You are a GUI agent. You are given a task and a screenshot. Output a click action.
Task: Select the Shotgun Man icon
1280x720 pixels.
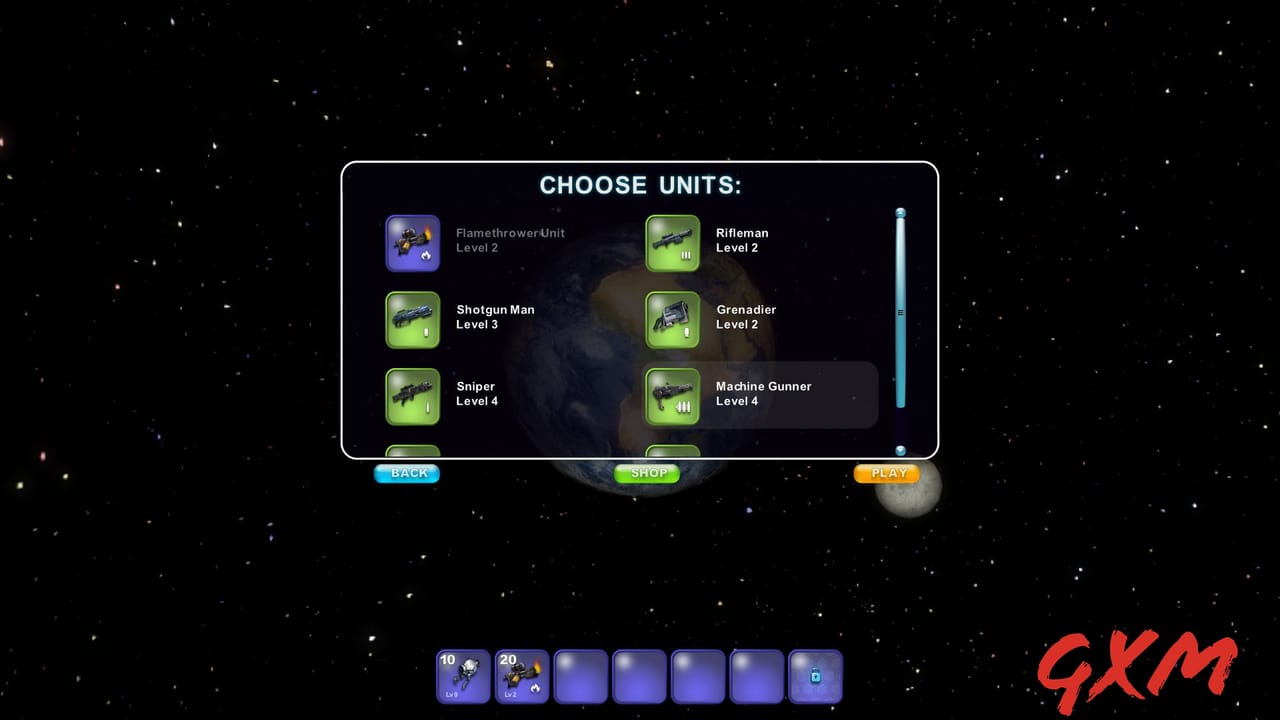point(413,320)
